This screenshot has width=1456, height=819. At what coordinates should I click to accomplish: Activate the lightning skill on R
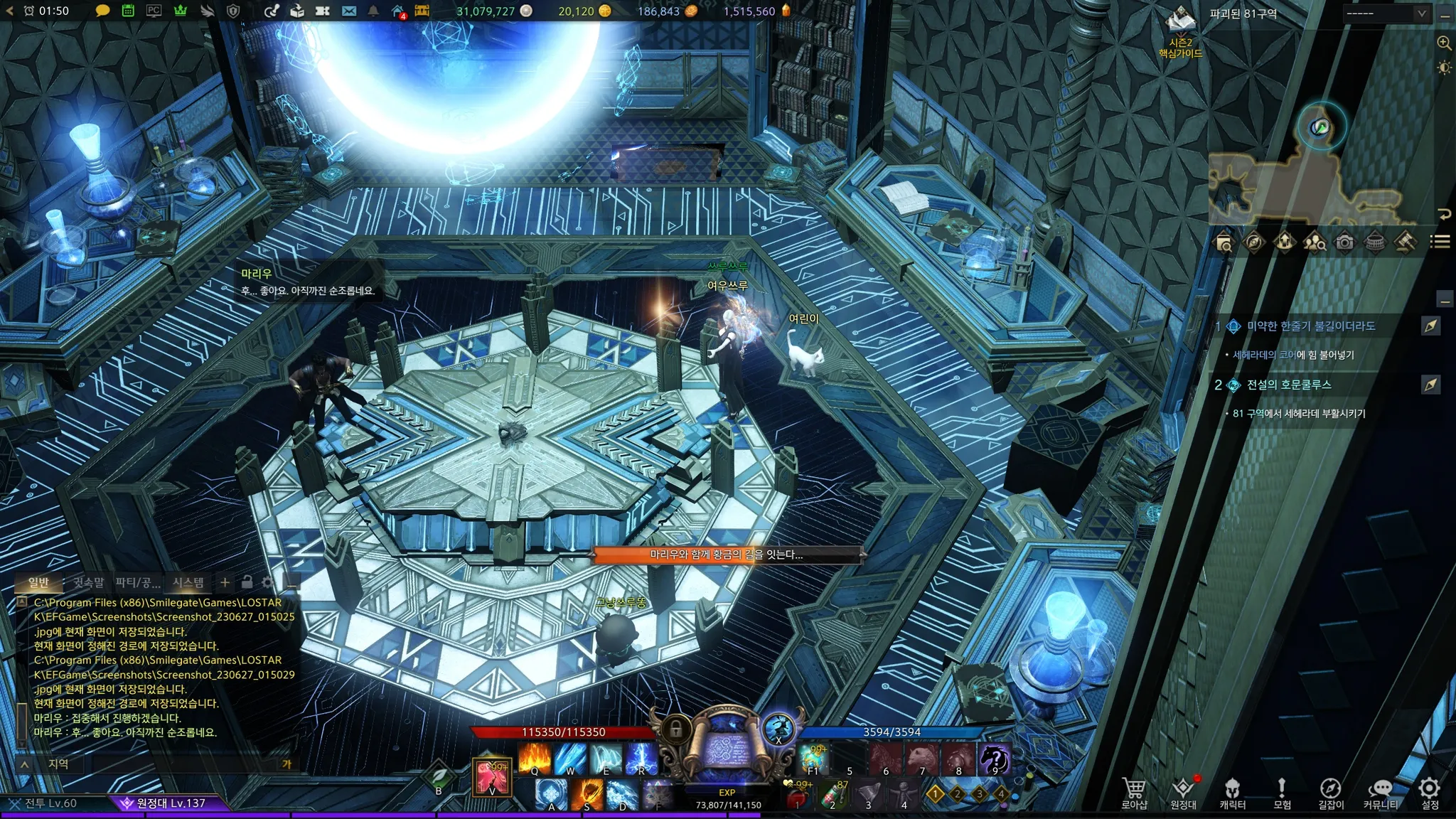(641, 758)
